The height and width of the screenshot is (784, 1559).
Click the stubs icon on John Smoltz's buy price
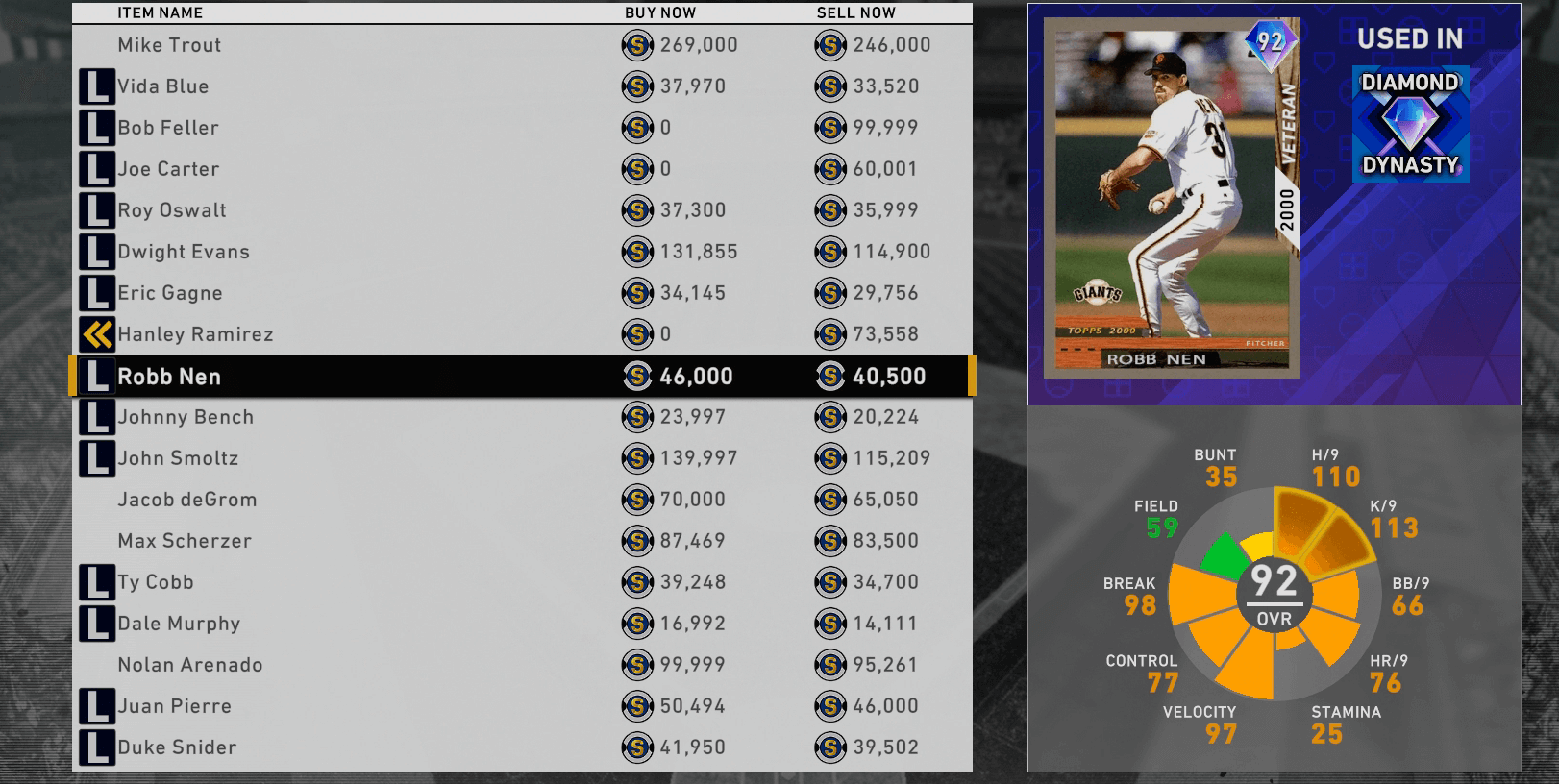click(x=636, y=458)
